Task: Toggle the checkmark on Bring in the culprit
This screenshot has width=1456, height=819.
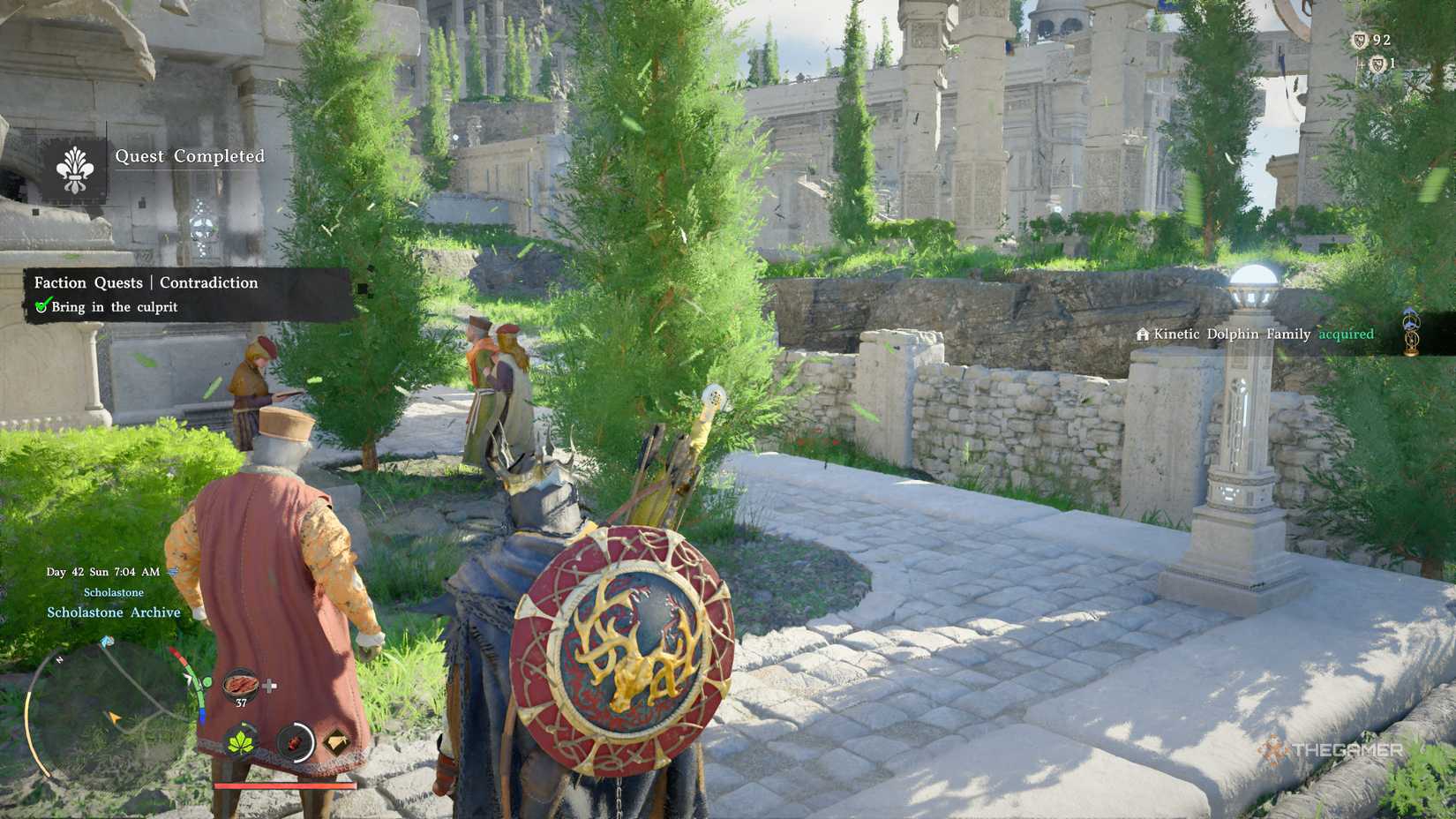Action: pyautogui.click(x=45, y=307)
